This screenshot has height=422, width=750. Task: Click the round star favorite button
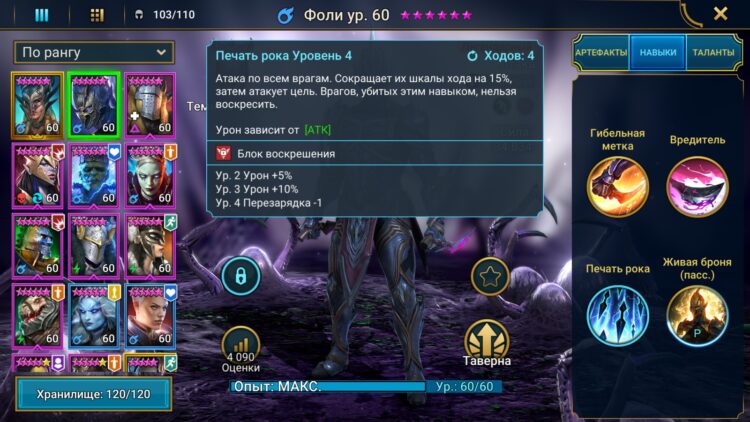[489, 277]
